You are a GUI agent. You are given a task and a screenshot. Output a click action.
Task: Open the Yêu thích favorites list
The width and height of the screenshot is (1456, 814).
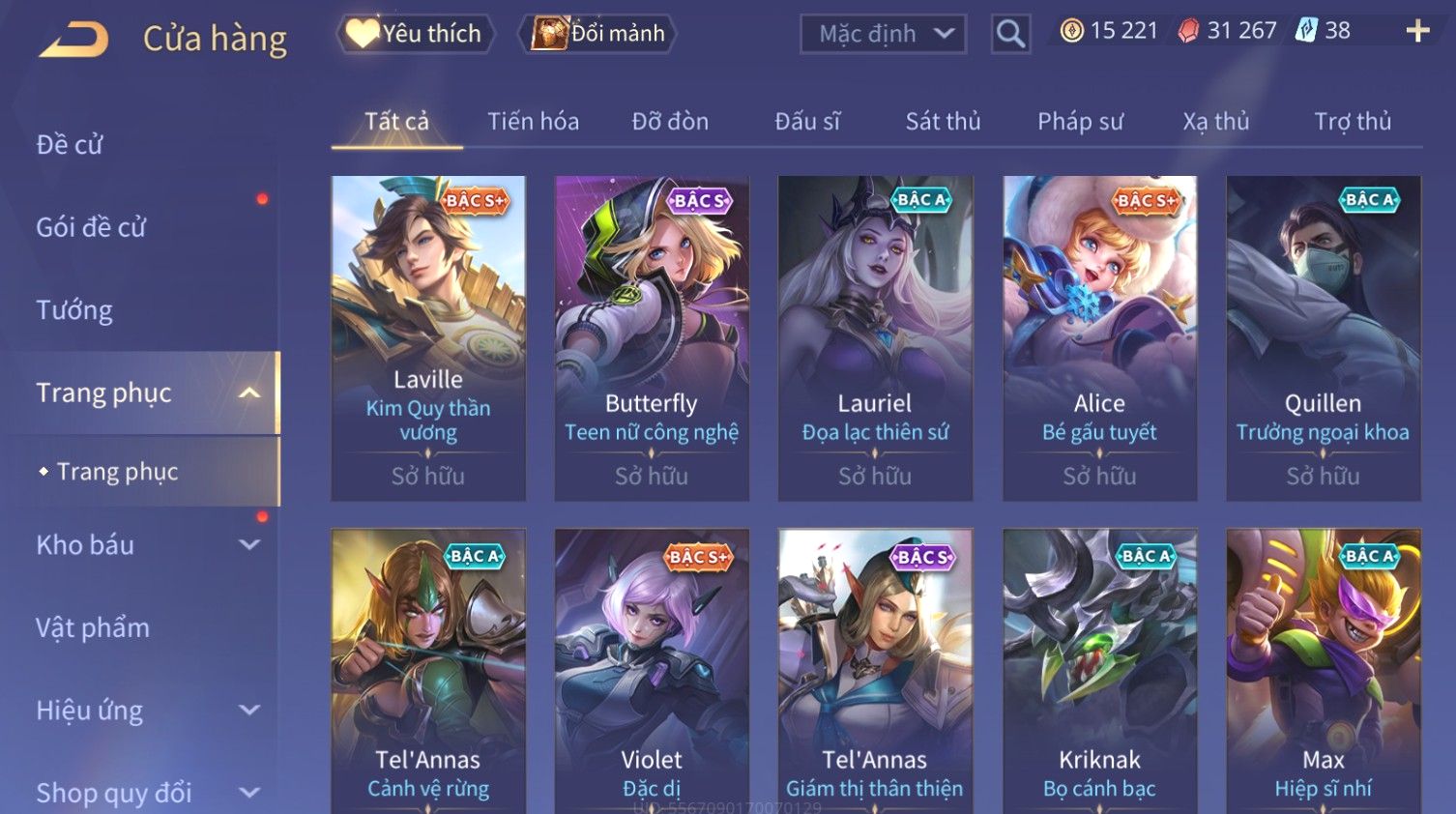[416, 34]
